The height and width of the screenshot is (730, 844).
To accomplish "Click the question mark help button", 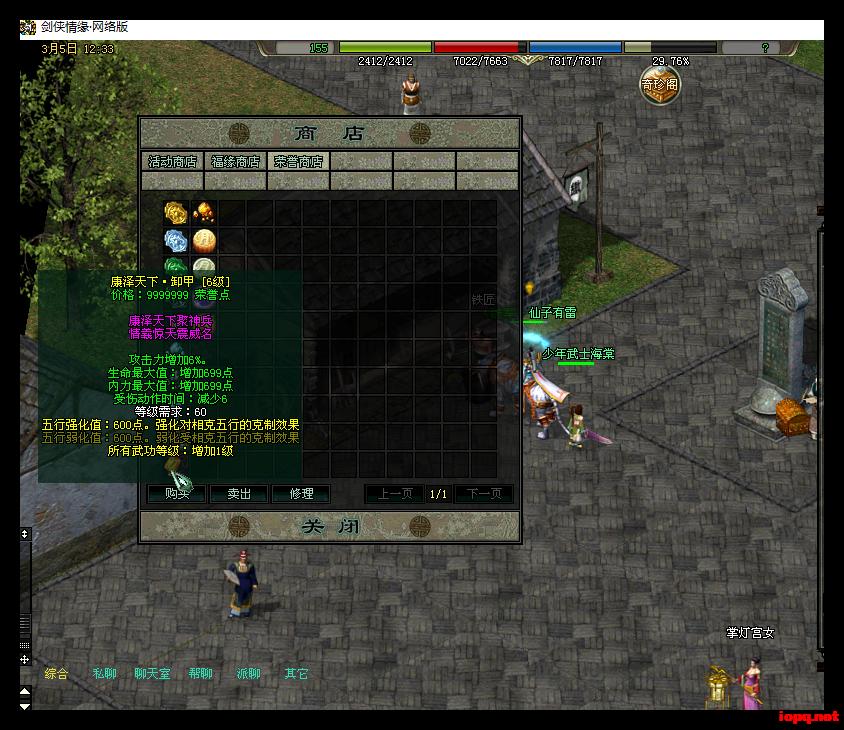I will 765,47.
